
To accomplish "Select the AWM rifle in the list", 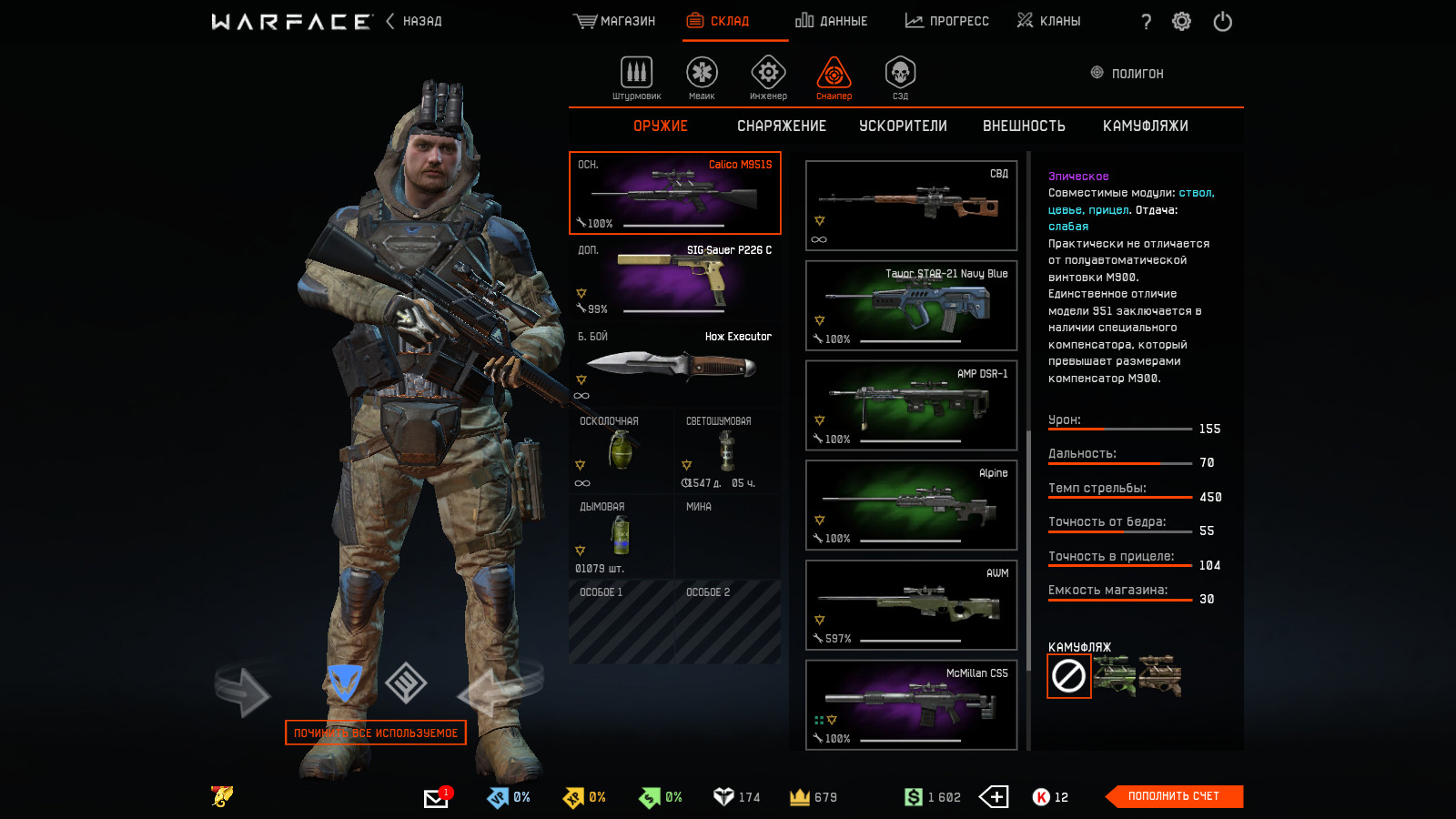I will pyautogui.click(x=911, y=605).
